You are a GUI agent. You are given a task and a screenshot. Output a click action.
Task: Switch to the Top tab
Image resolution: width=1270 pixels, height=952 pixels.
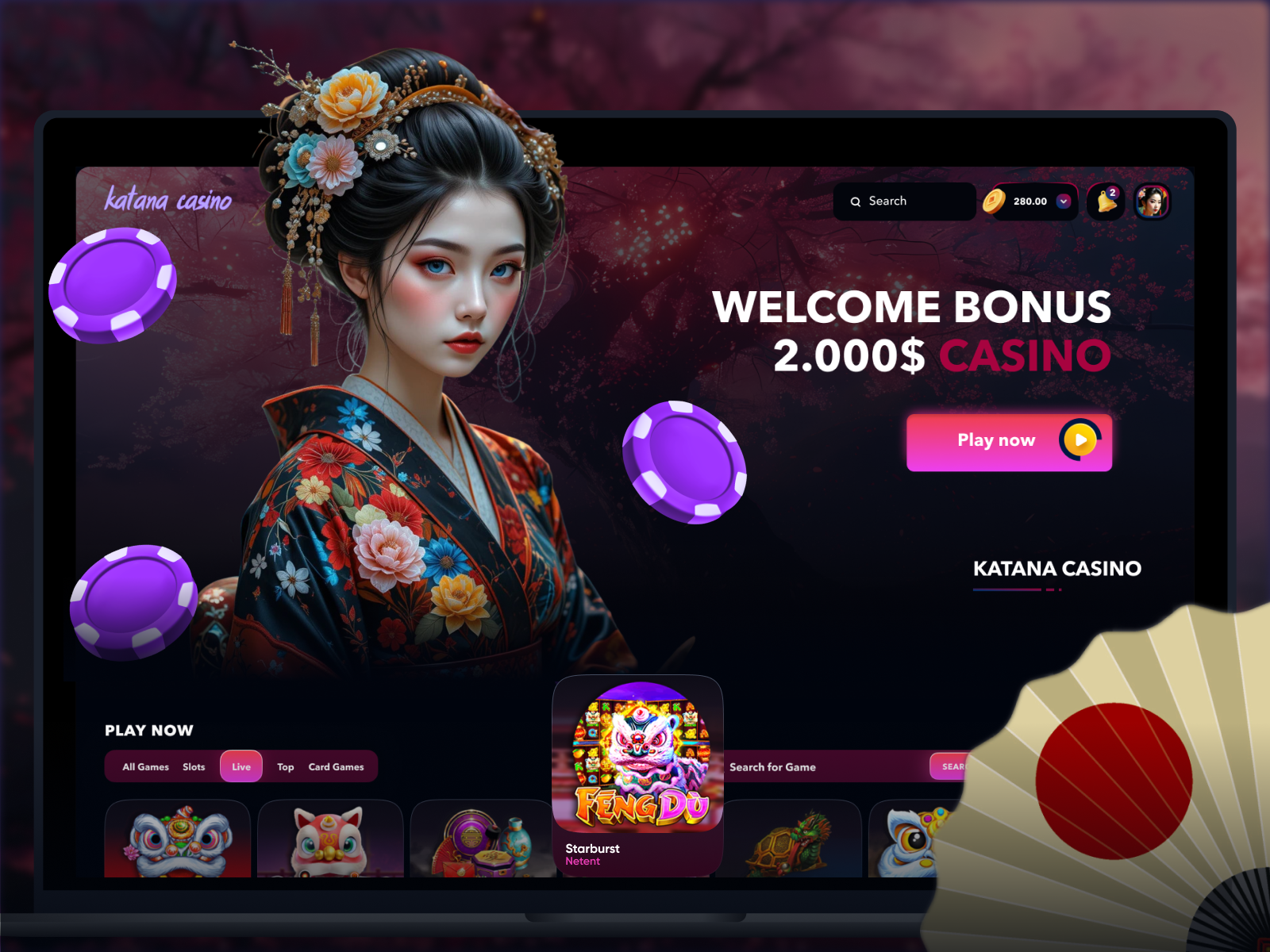[286, 767]
